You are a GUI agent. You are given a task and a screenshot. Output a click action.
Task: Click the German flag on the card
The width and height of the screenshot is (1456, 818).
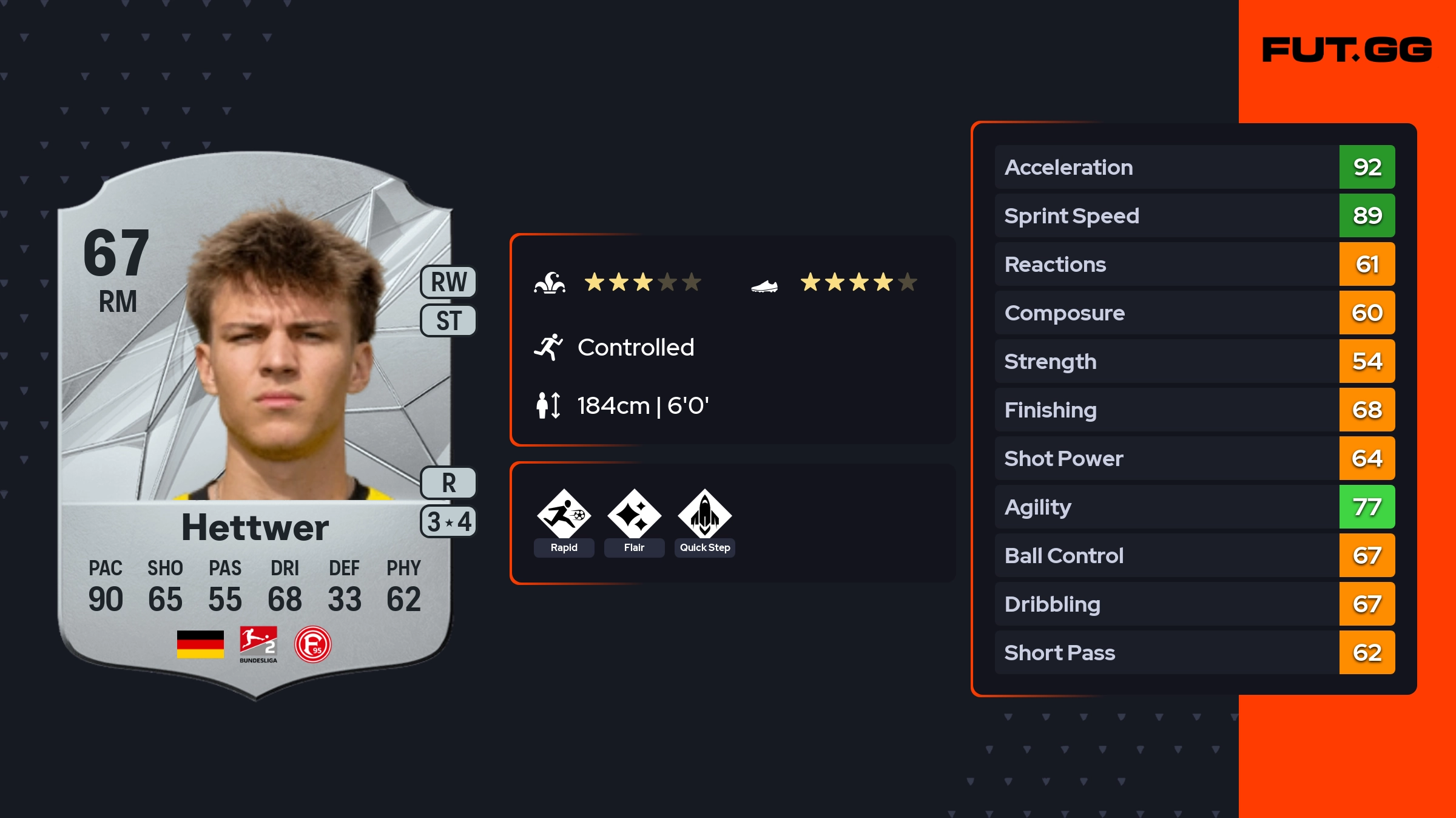coord(200,644)
